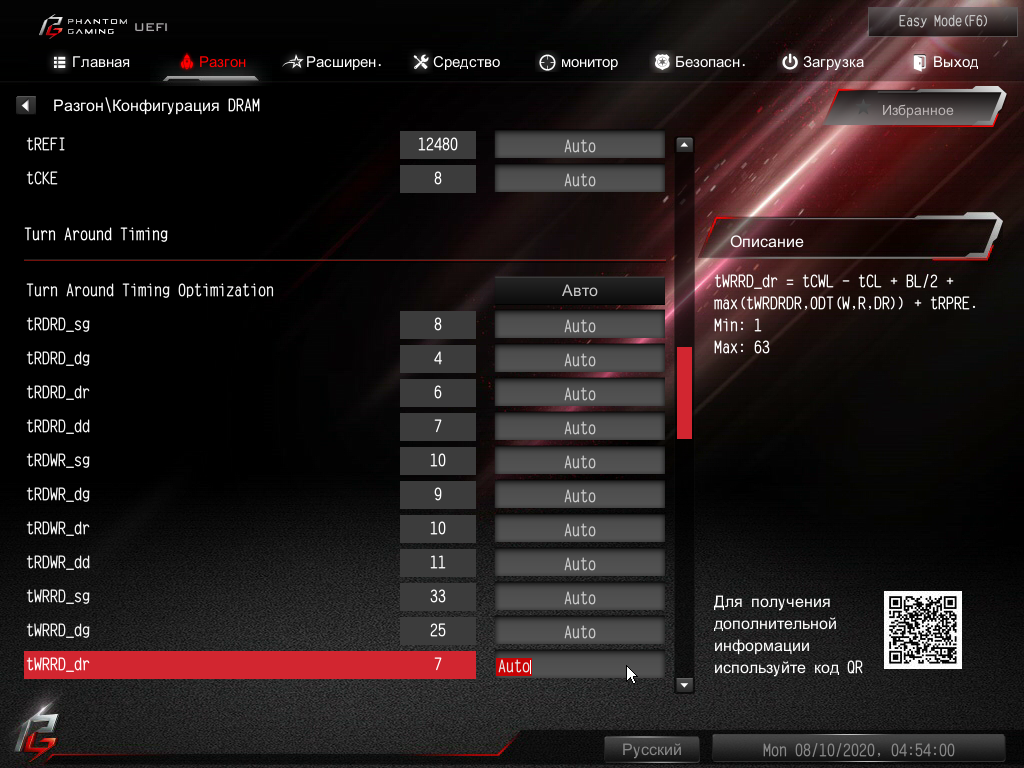Select the tCKE Auto field
Image resolution: width=1024 pixels, height=768 pixels.
tap(580, 180)
